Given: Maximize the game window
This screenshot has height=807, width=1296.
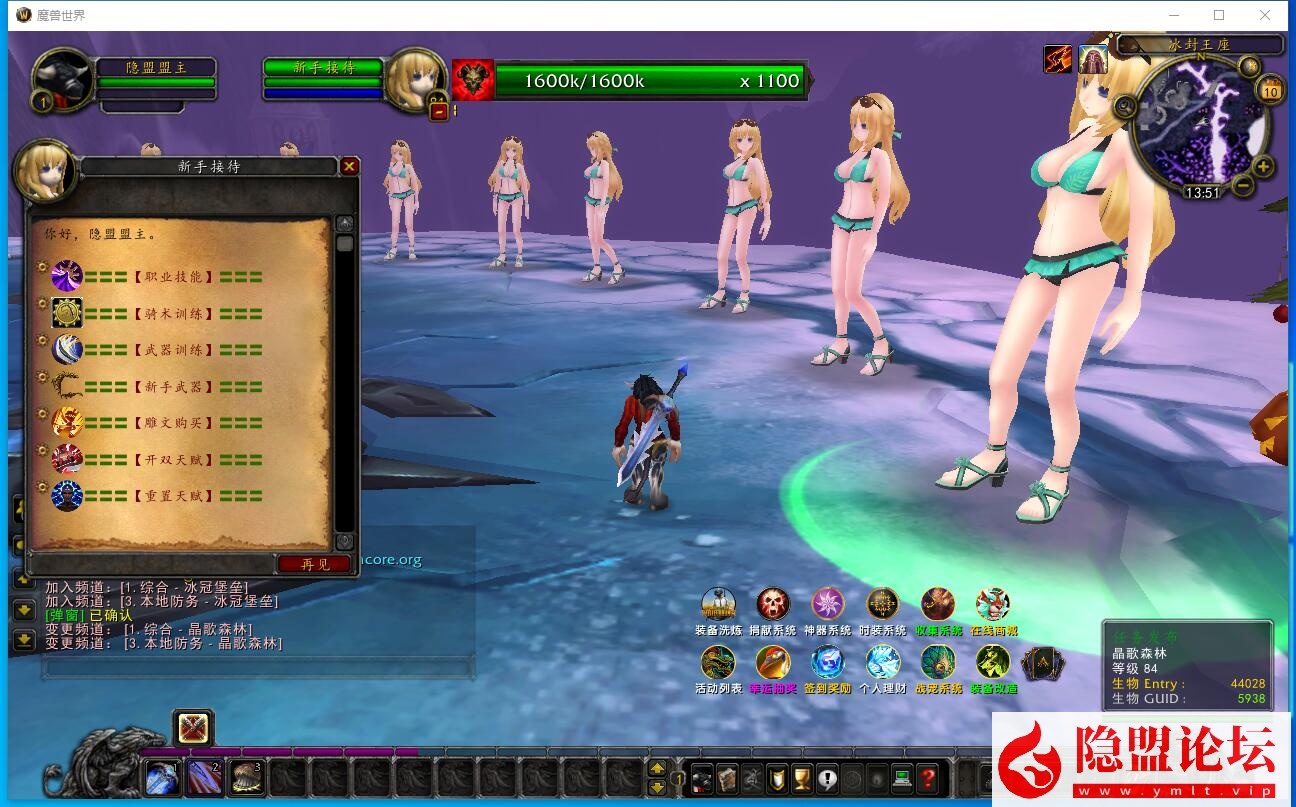Looking at the screenshot, I should [x=1219, y=15].
